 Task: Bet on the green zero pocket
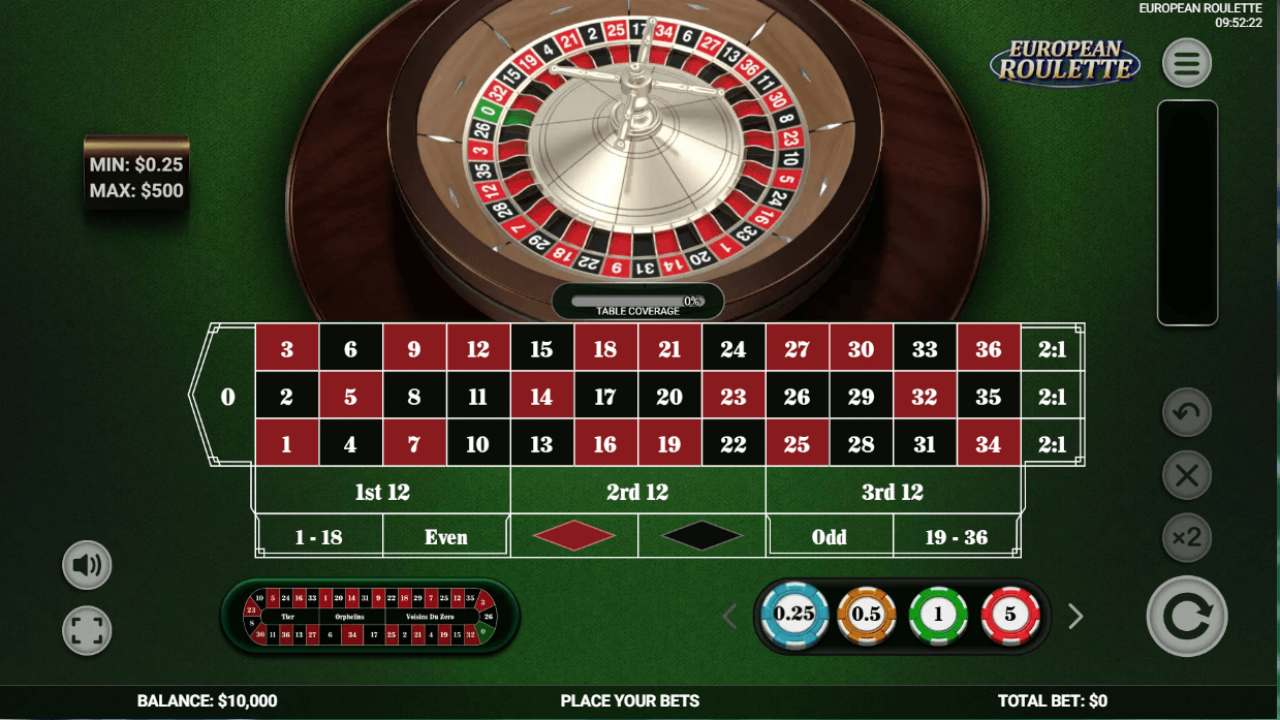226,396
